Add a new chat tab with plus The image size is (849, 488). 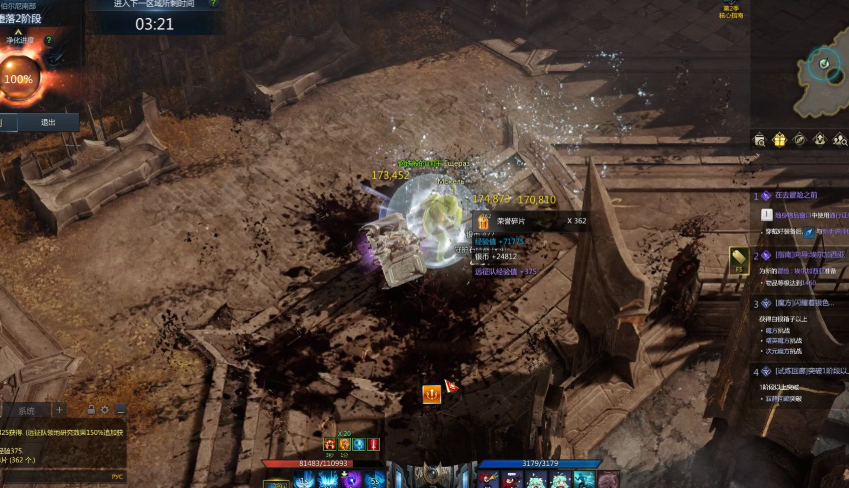coord(59,410)
